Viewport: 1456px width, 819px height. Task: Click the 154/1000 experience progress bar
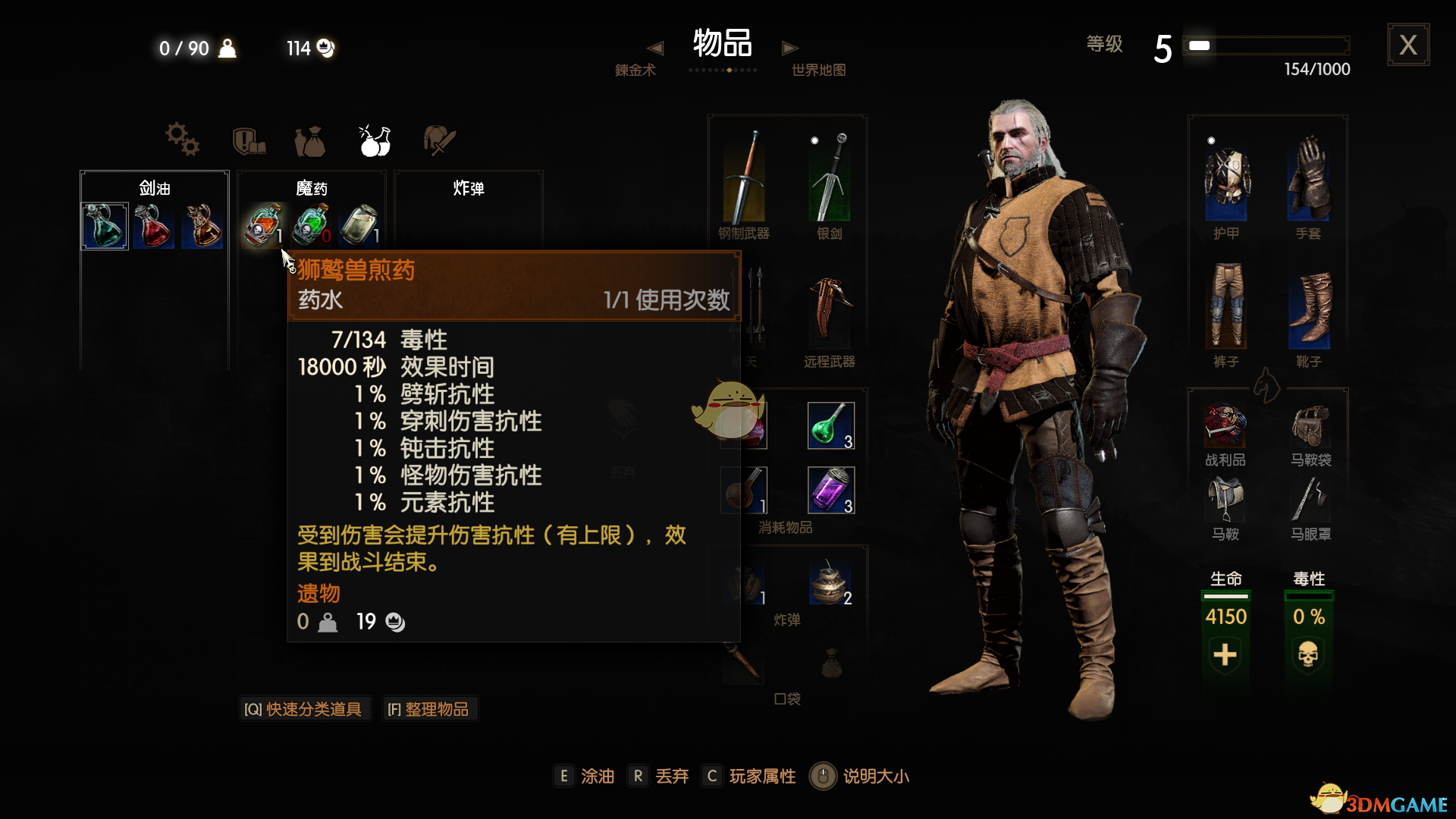coord(1265,45)
